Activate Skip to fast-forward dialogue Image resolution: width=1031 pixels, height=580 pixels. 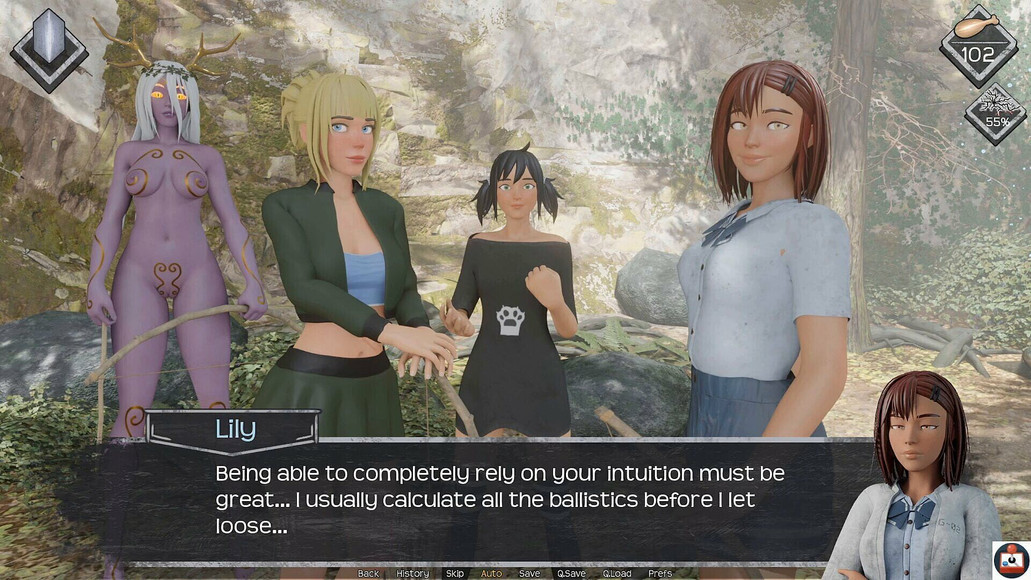455,574
